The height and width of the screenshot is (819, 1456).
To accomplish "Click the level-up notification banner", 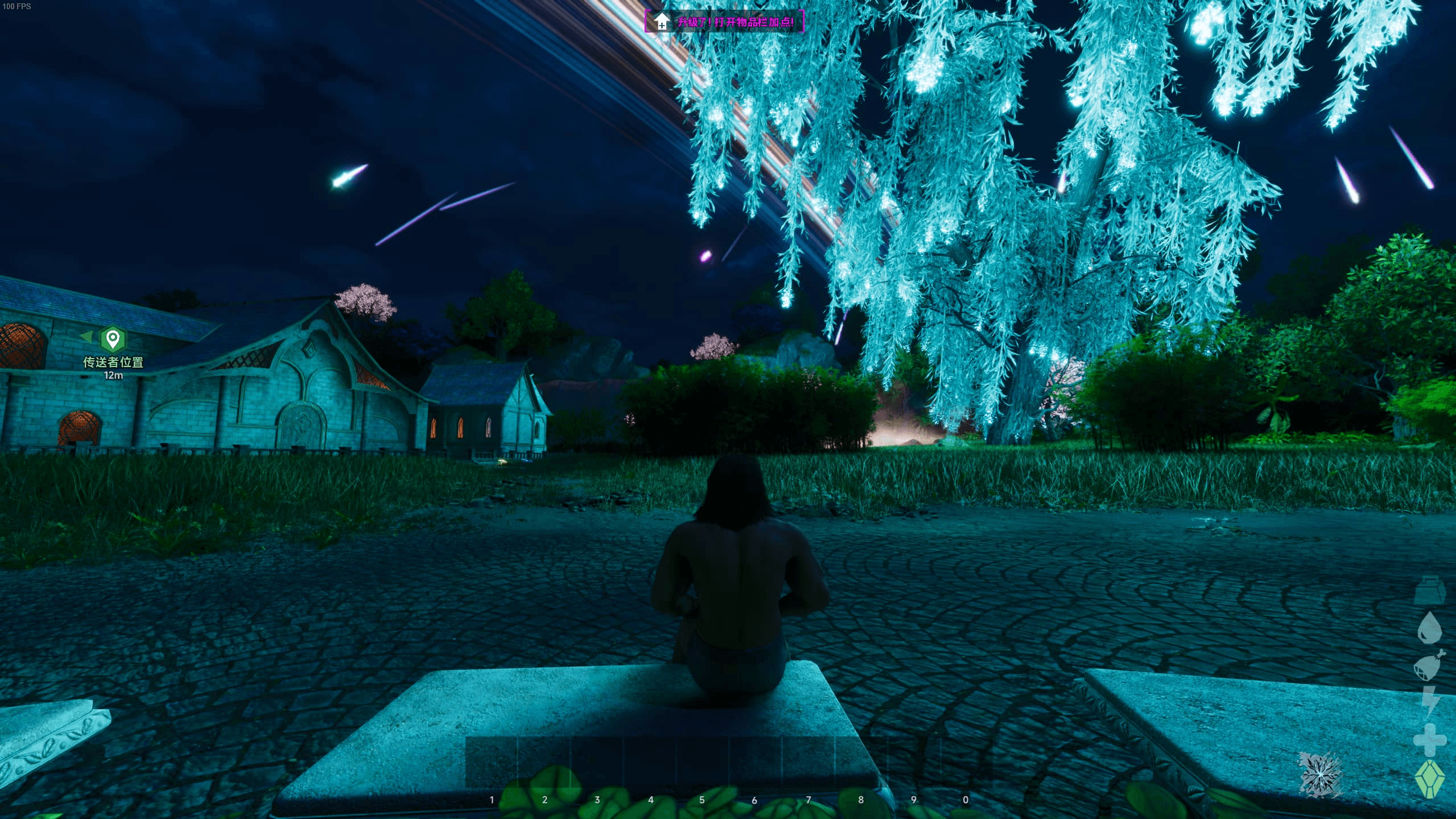I will tap(724, 22).
